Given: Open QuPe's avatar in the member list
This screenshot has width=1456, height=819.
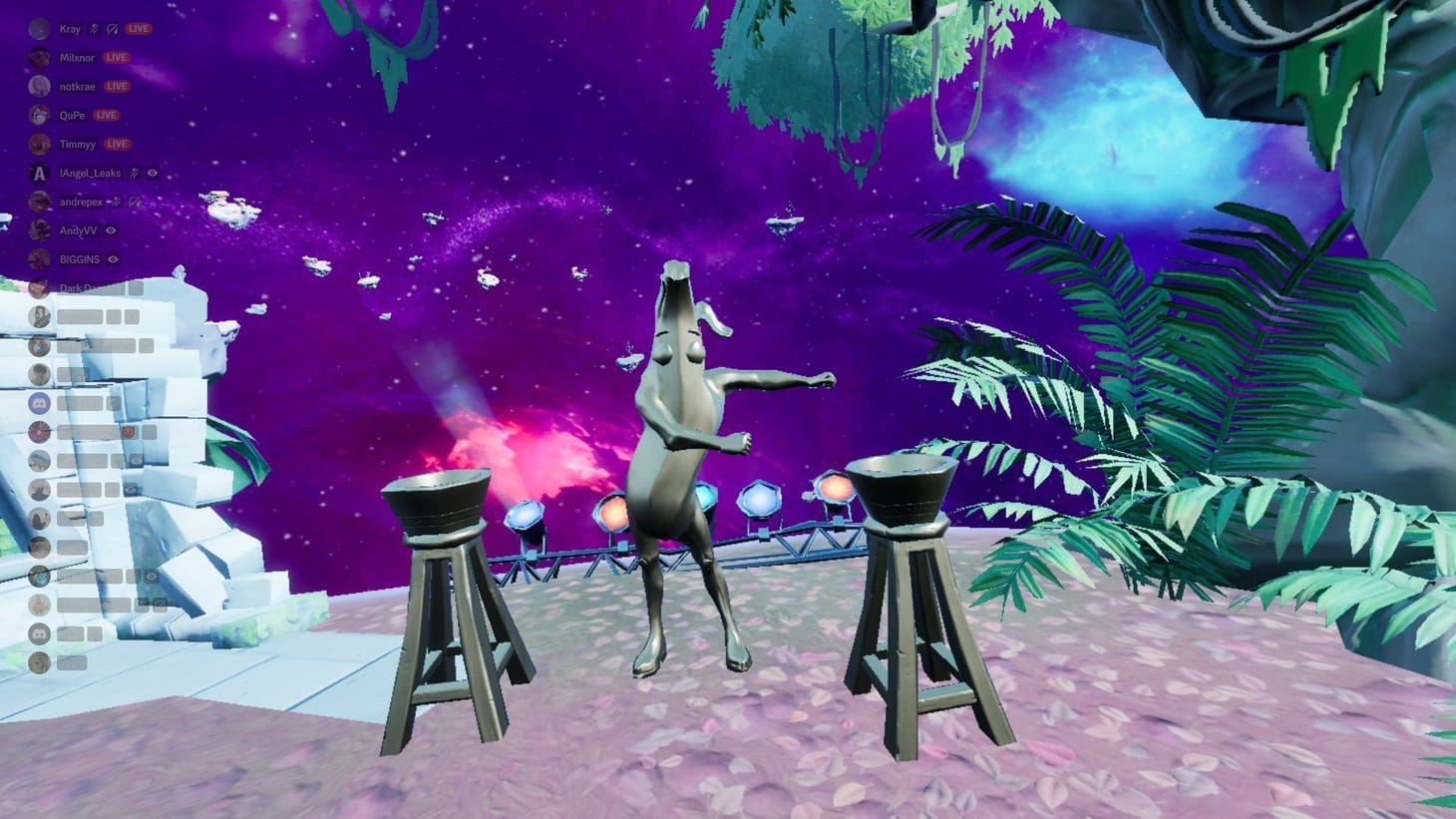Looking at the screenshot, I should click(38, 116).
